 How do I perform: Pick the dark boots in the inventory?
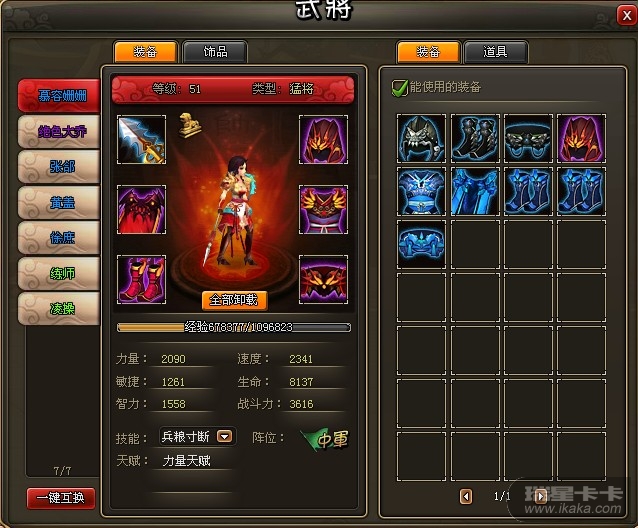click(474, 139)
